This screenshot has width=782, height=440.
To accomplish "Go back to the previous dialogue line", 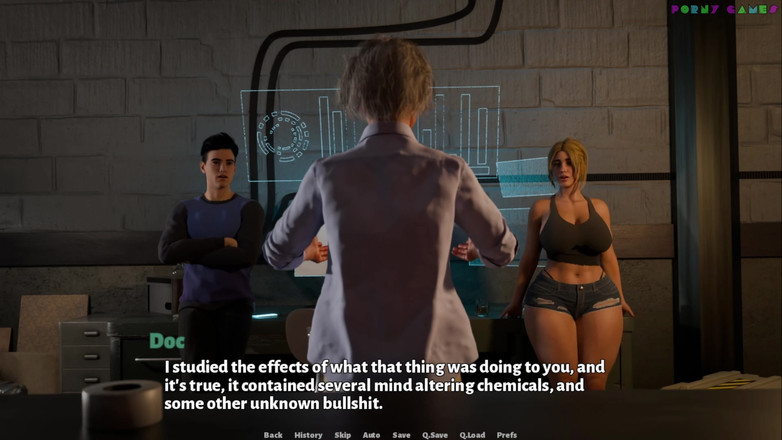I will [x=273, y=435].
